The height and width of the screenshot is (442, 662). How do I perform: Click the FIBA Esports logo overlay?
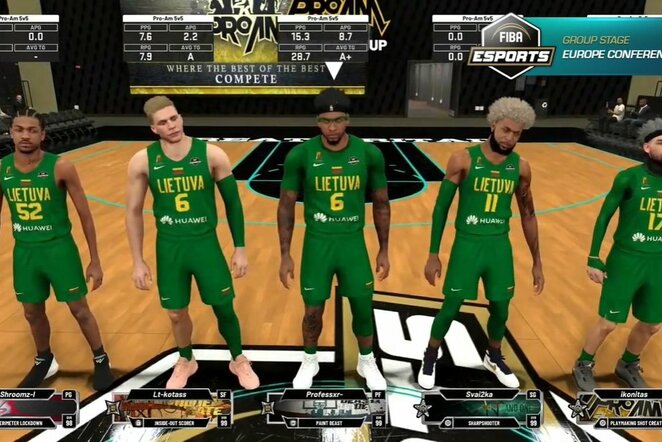coord(512,47)
